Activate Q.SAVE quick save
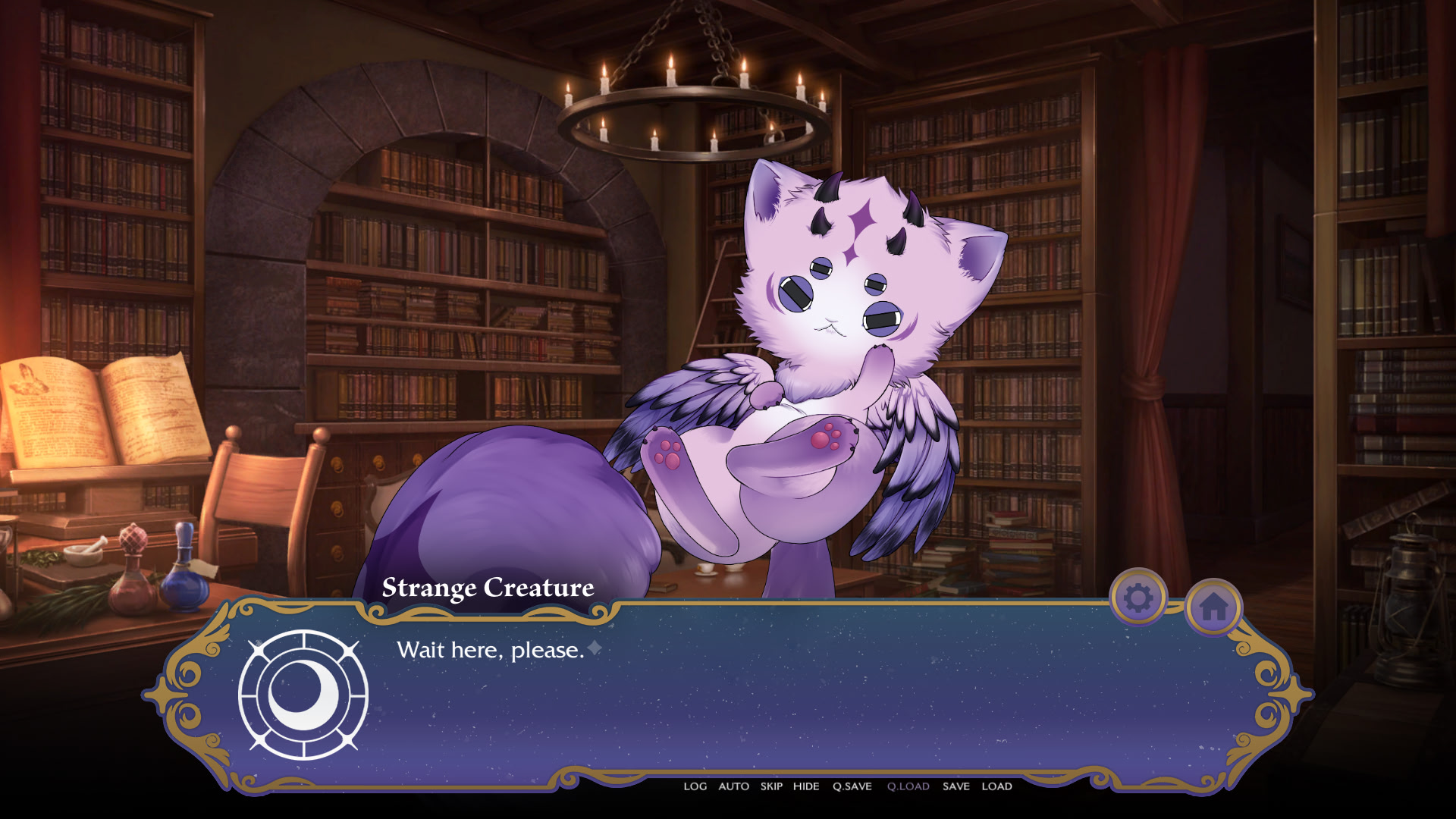Screen dimensions: 1456x819 (x=851, y=786)
